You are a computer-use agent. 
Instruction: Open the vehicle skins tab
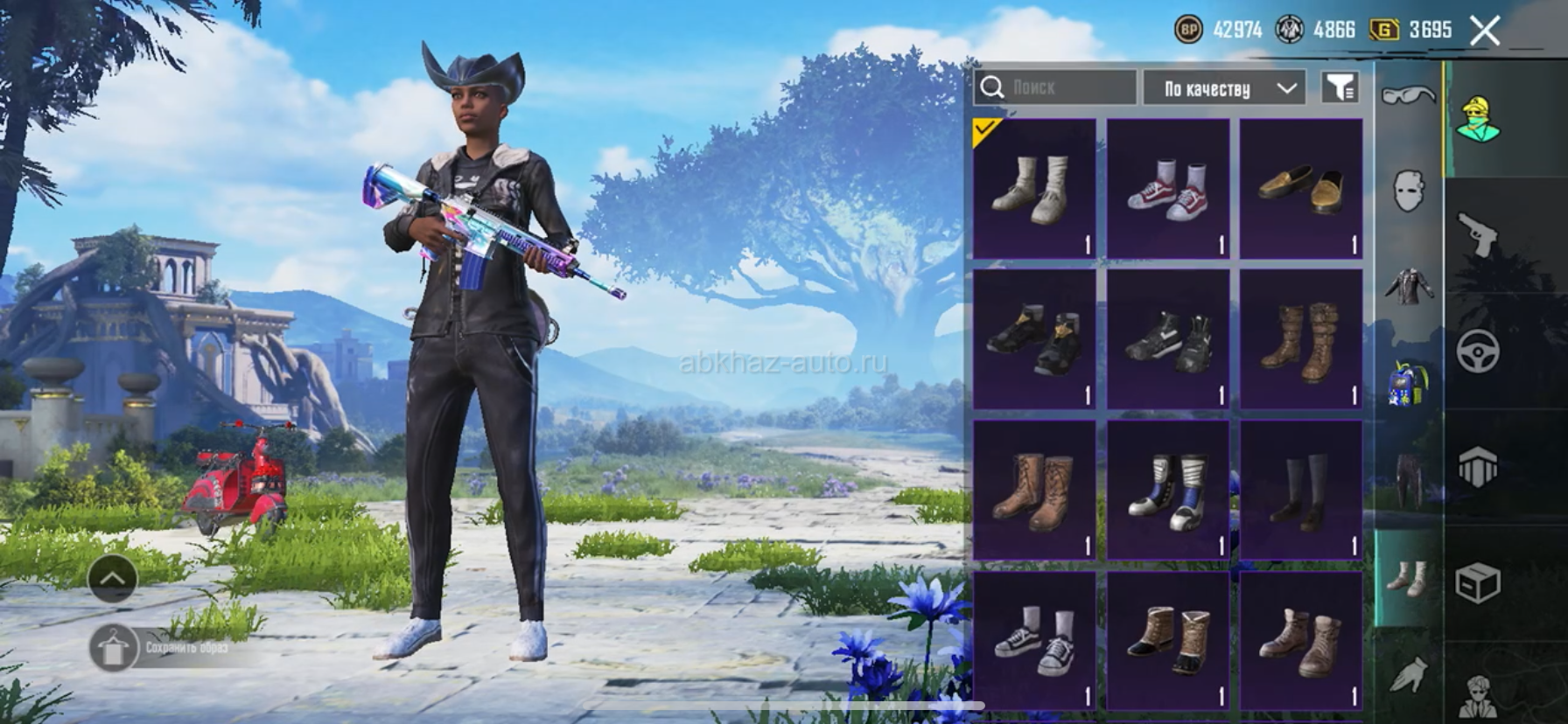coord(1478,352)
